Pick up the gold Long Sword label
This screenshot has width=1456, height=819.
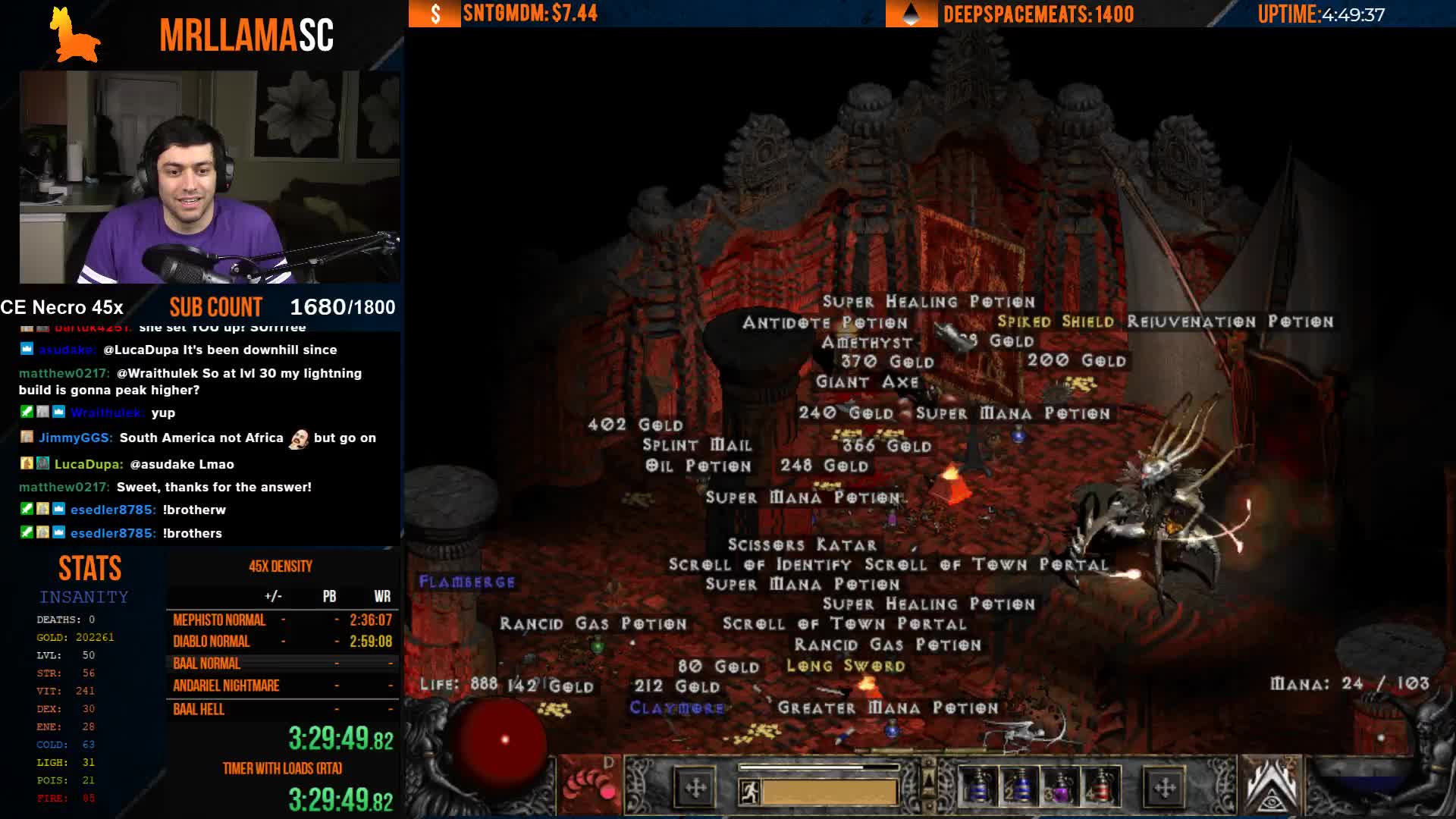[846, 667]
